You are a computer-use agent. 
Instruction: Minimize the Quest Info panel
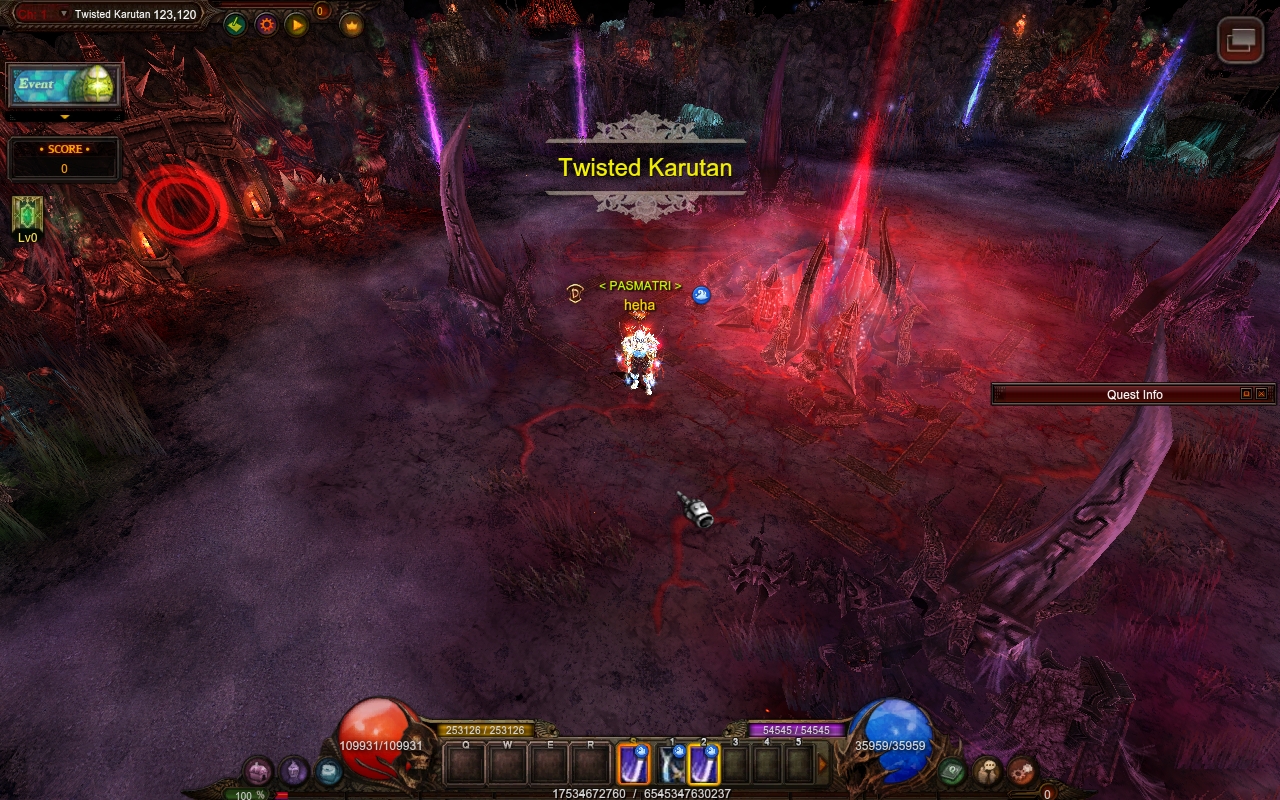(x=1246, y=394)
